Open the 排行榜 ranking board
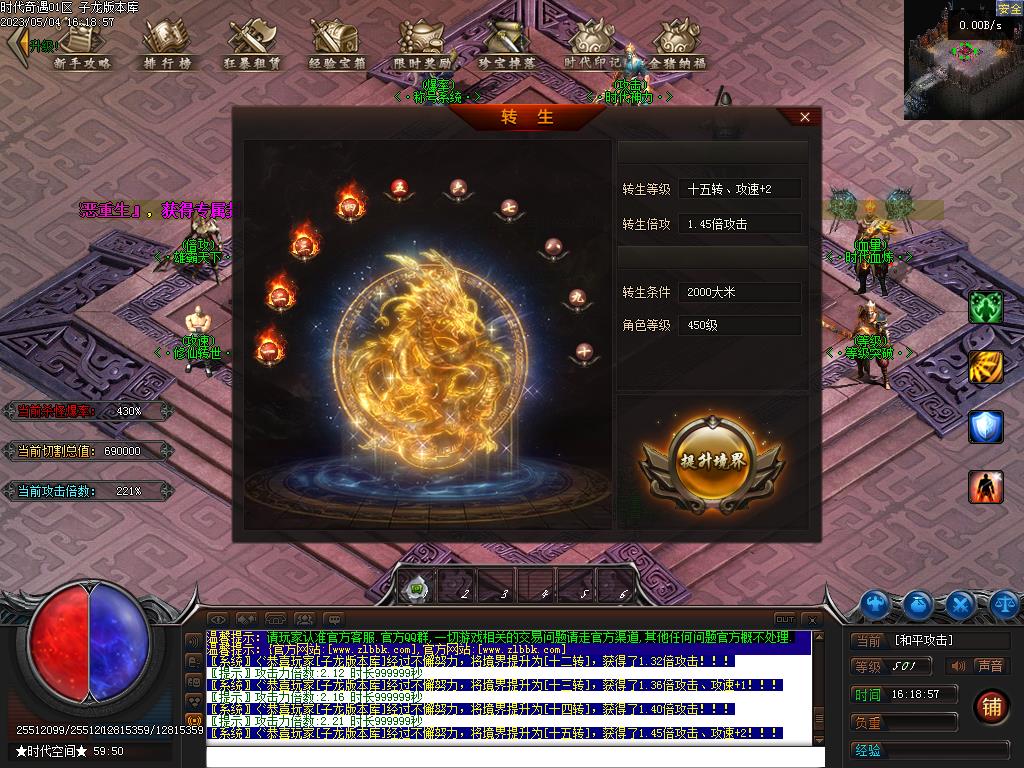 167,44
